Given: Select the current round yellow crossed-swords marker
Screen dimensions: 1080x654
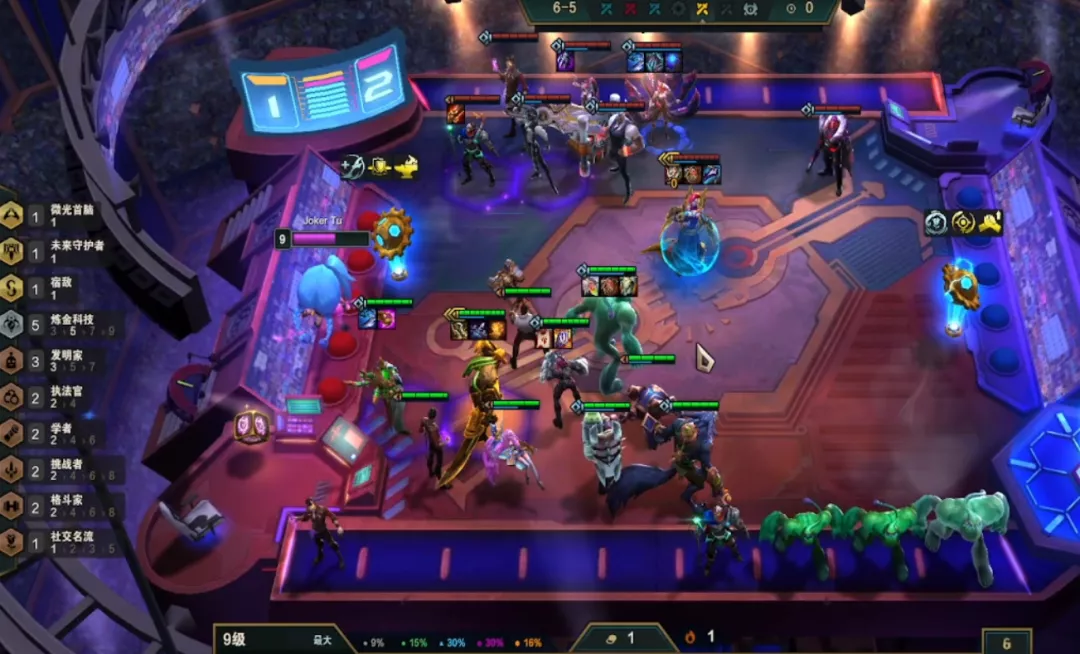Looking at the screenshot, I should (x=701, y=8).
